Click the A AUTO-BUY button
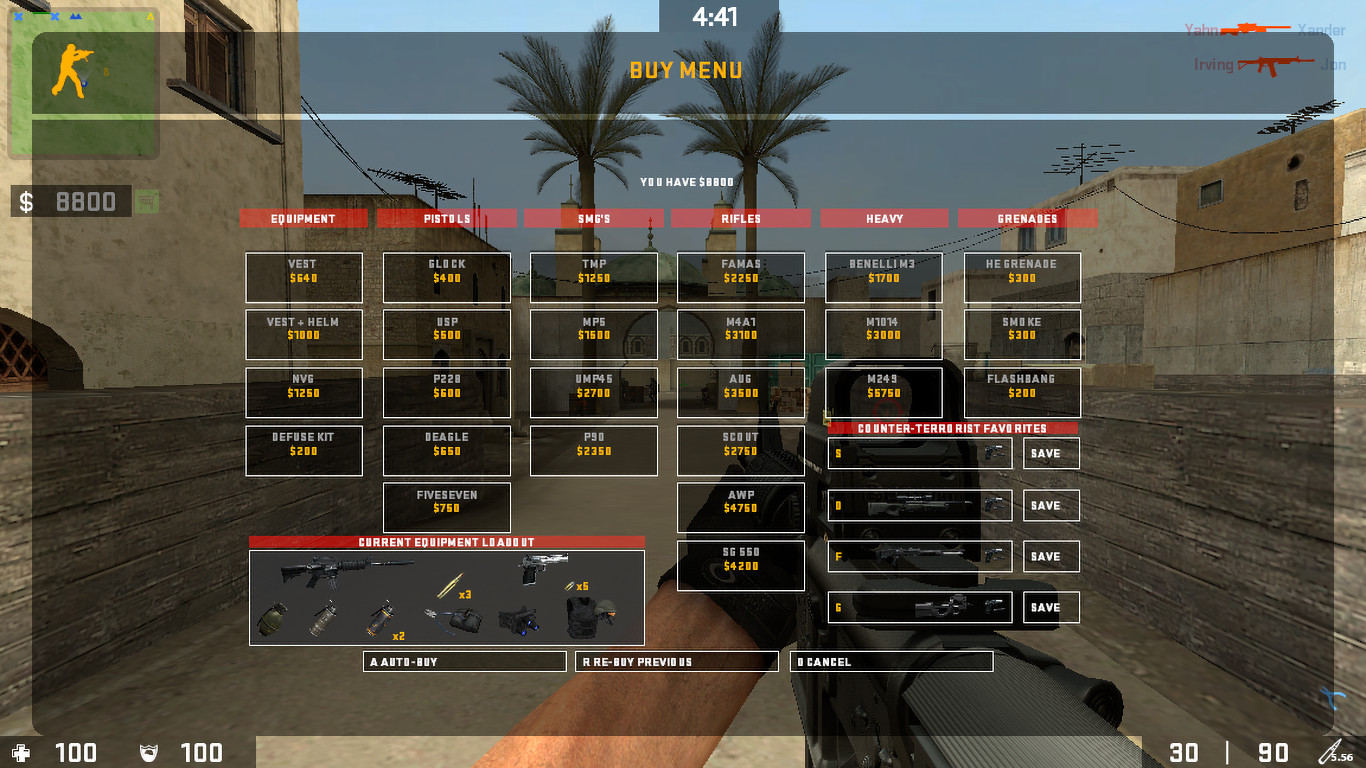The height and width of the screenshot is (768, 1366). [x=464, y=661]
